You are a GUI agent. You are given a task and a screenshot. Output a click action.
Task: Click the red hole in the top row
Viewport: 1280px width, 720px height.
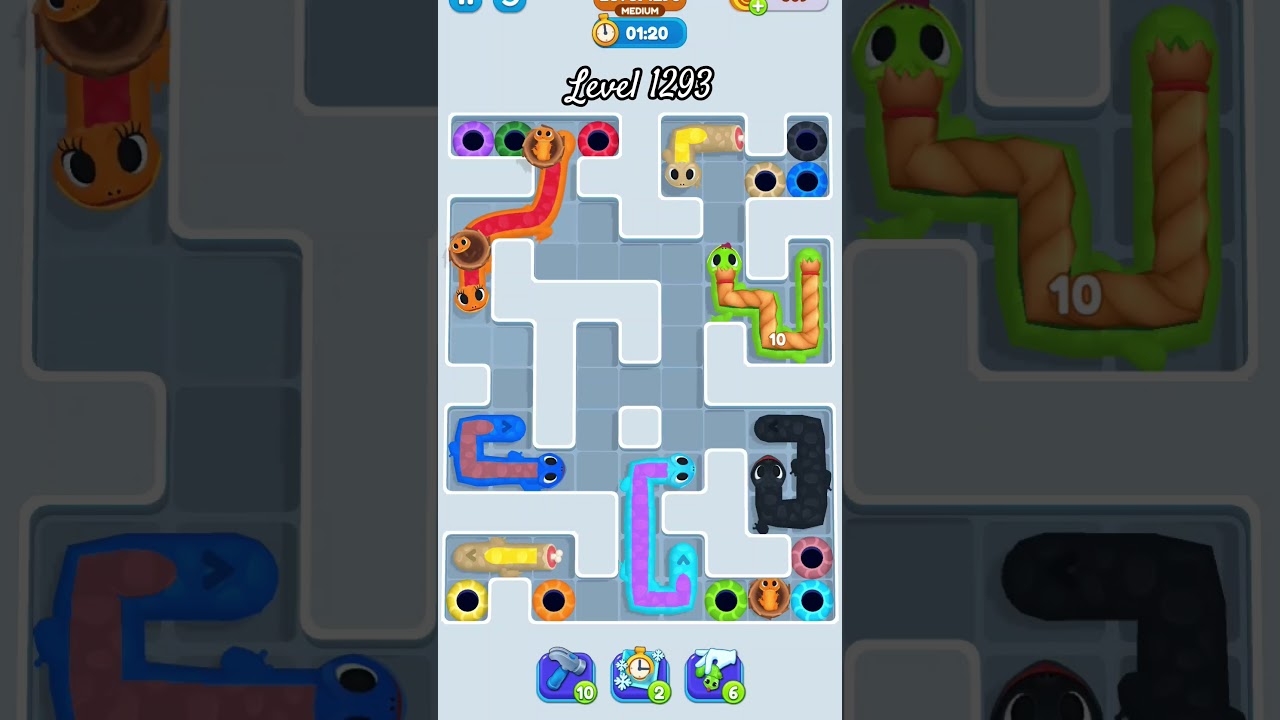click(x=599, y=139)
